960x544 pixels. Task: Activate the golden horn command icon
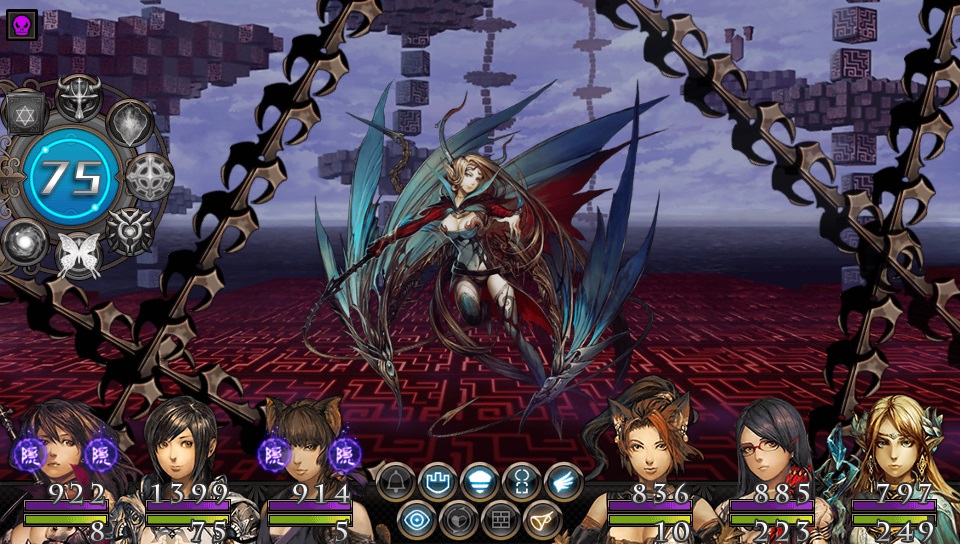point(543,520)
